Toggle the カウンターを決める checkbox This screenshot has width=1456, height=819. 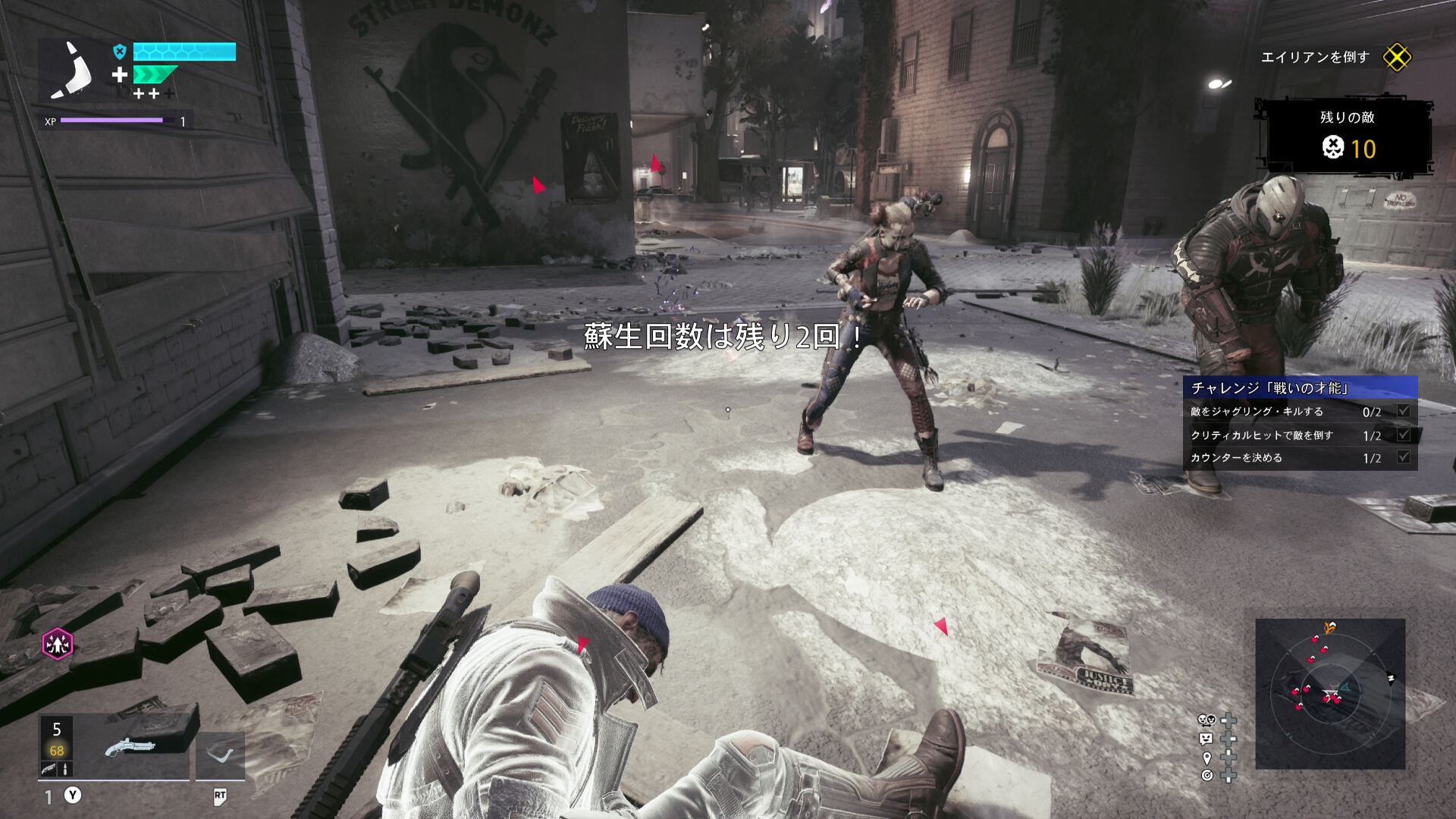pyautogui.click(x=1404, y=458)
